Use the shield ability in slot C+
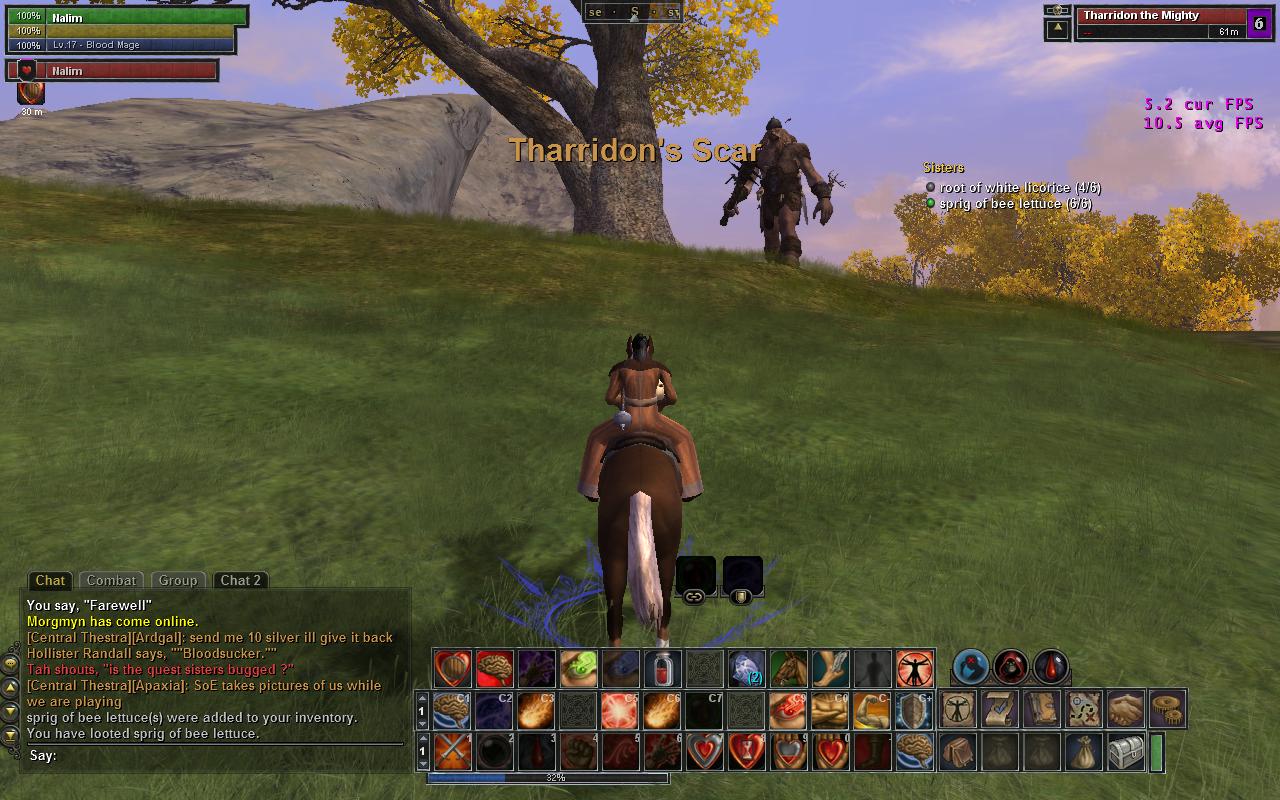 (914, 711)
